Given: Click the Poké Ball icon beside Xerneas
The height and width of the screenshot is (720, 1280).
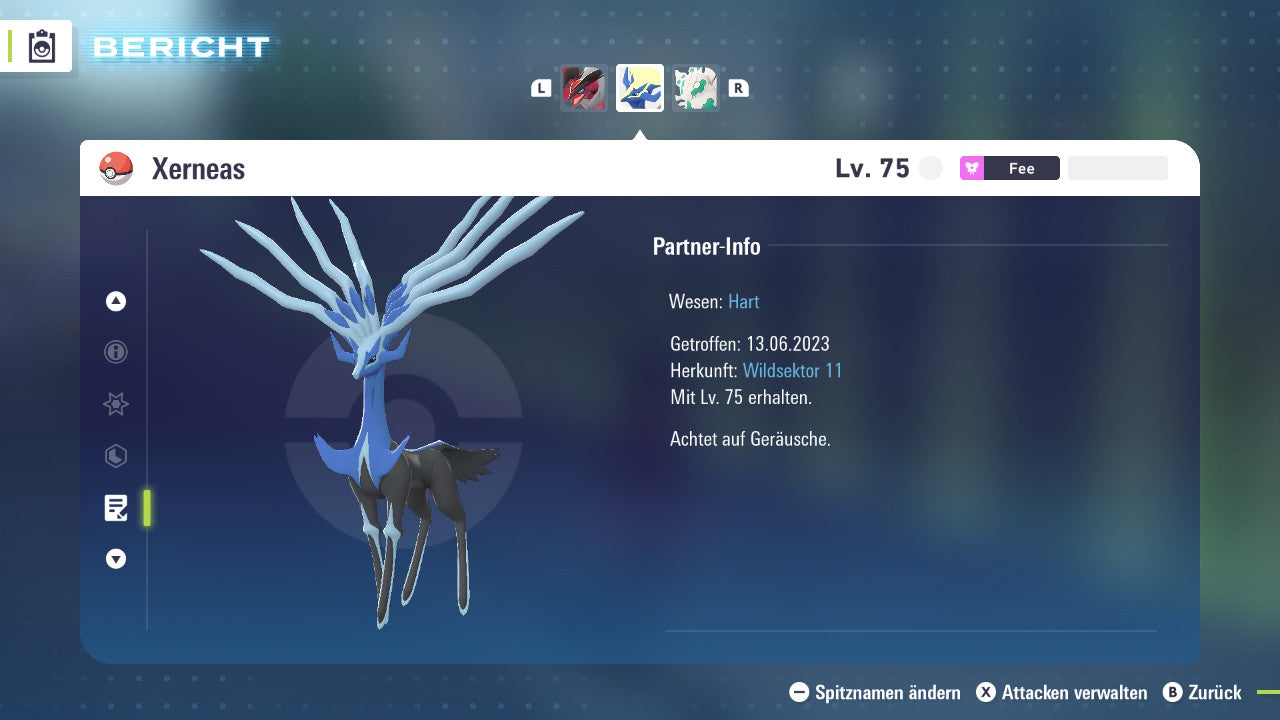Looking at the screenshot, I should click(x=116, y=168).
